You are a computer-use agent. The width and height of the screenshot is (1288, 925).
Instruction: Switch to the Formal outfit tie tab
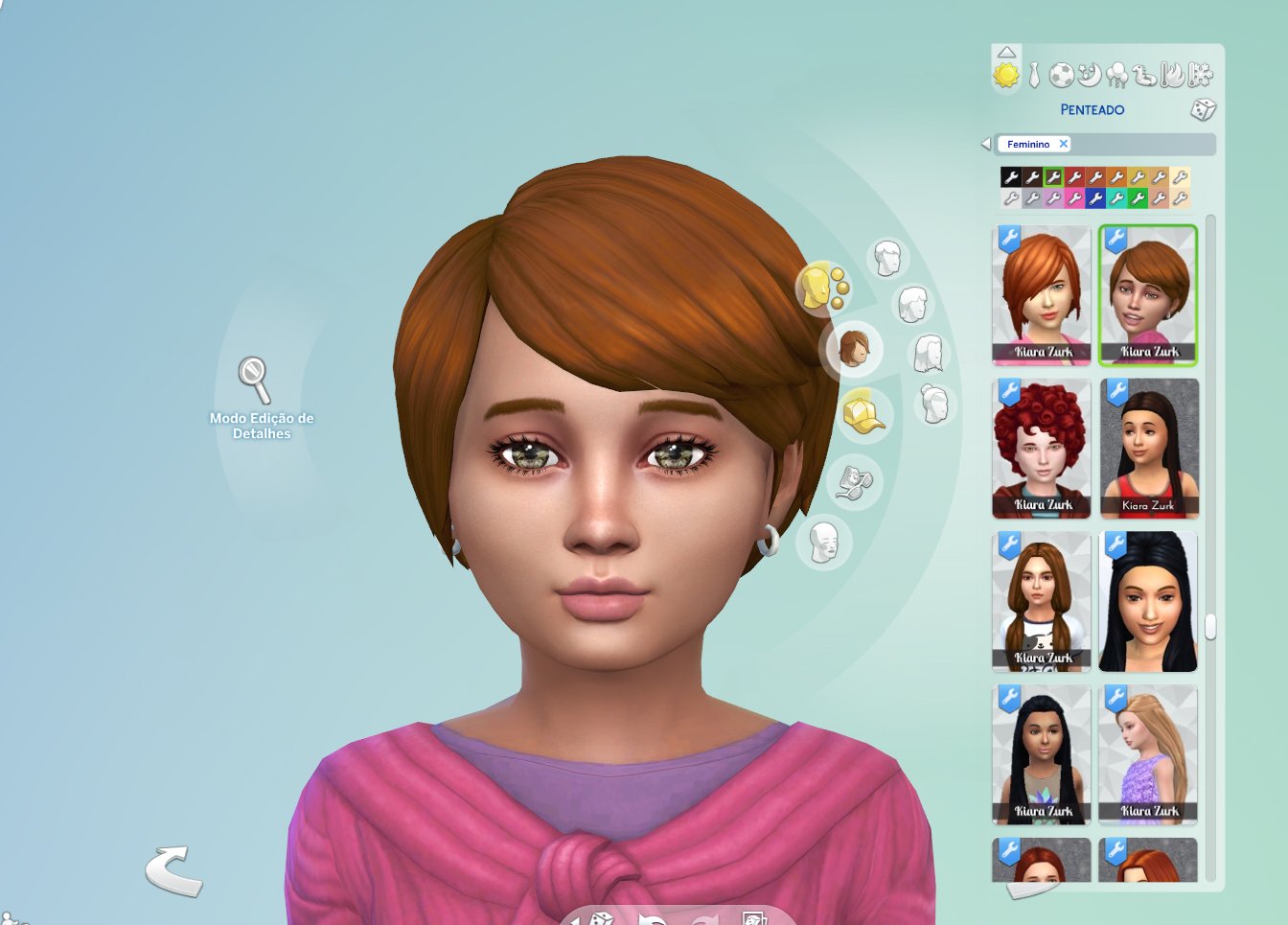tap(1034, 75)
